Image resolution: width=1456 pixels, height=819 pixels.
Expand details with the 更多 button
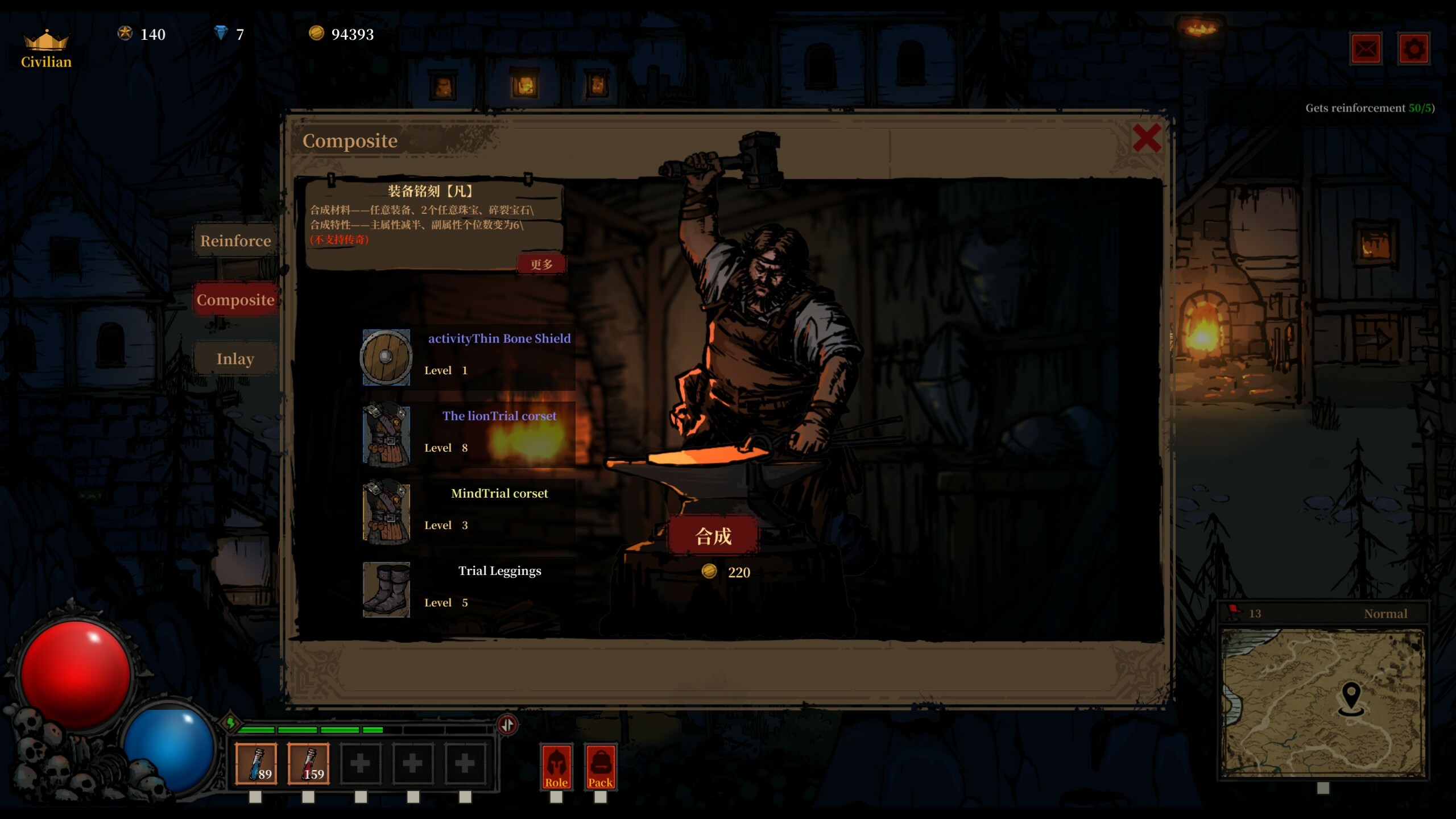click(541, 263)
